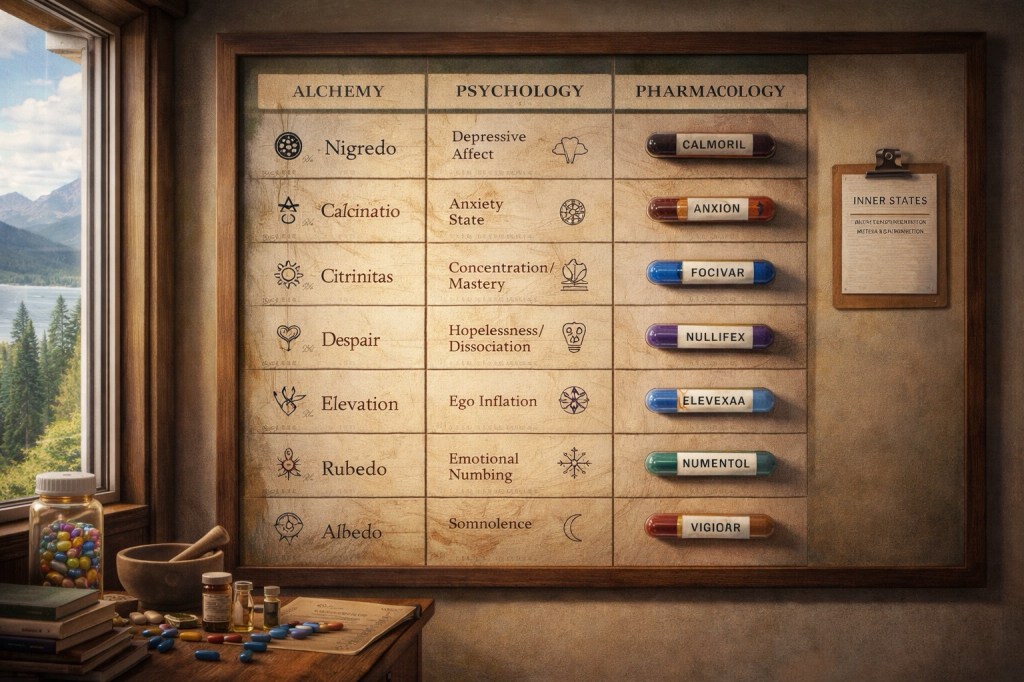Choose the Anxiety State tile
The width and height of the screenshot is (1024, 682).
click(x=518, y=211)
